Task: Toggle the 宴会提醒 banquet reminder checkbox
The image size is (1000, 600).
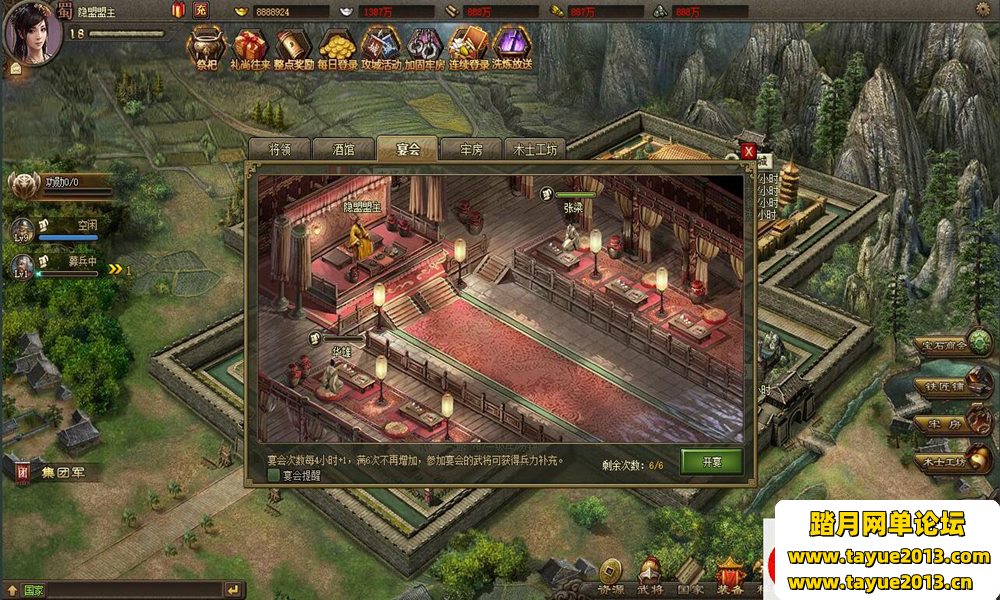Action: coord(273,476)
